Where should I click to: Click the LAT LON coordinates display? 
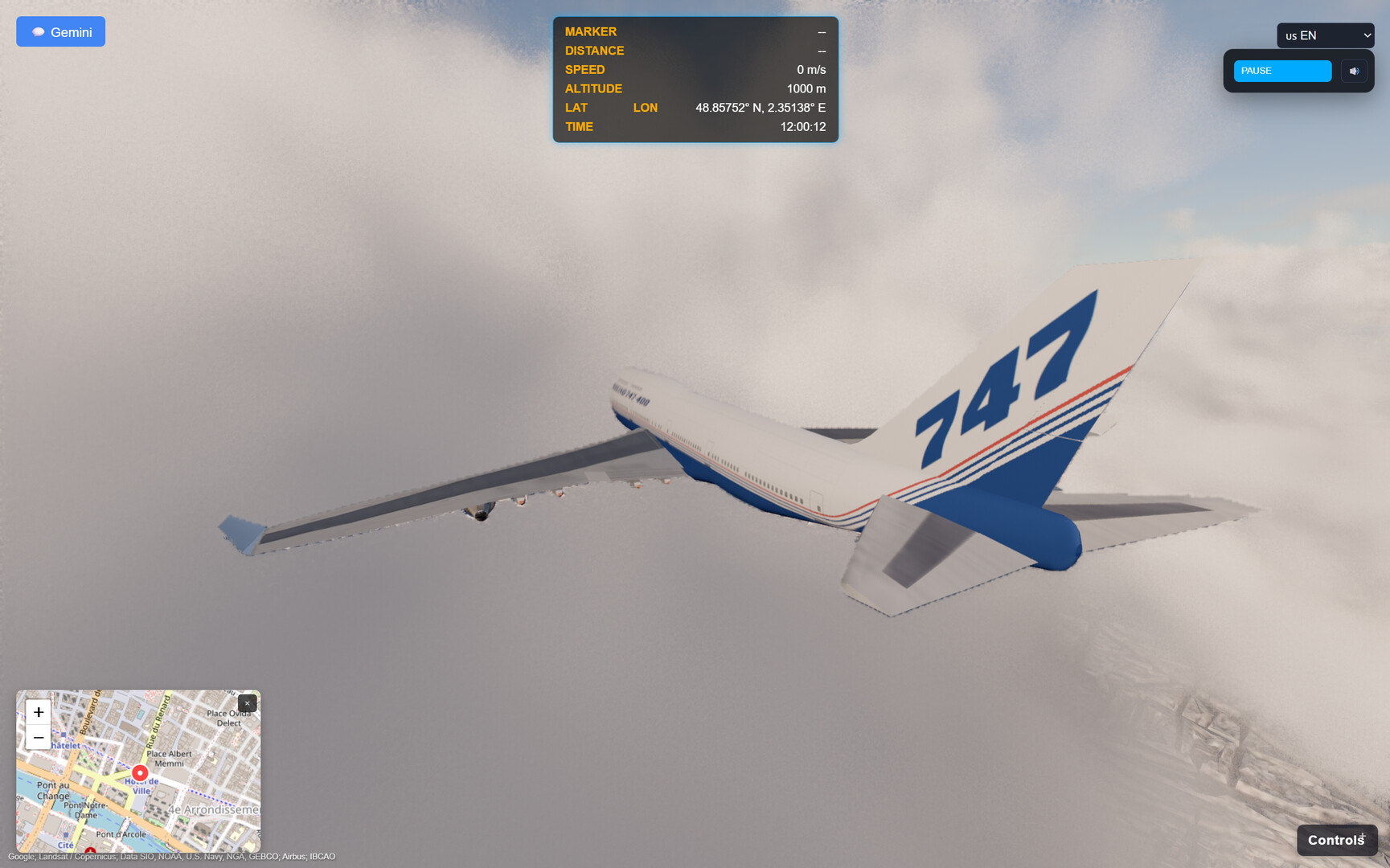pos(759,107)
